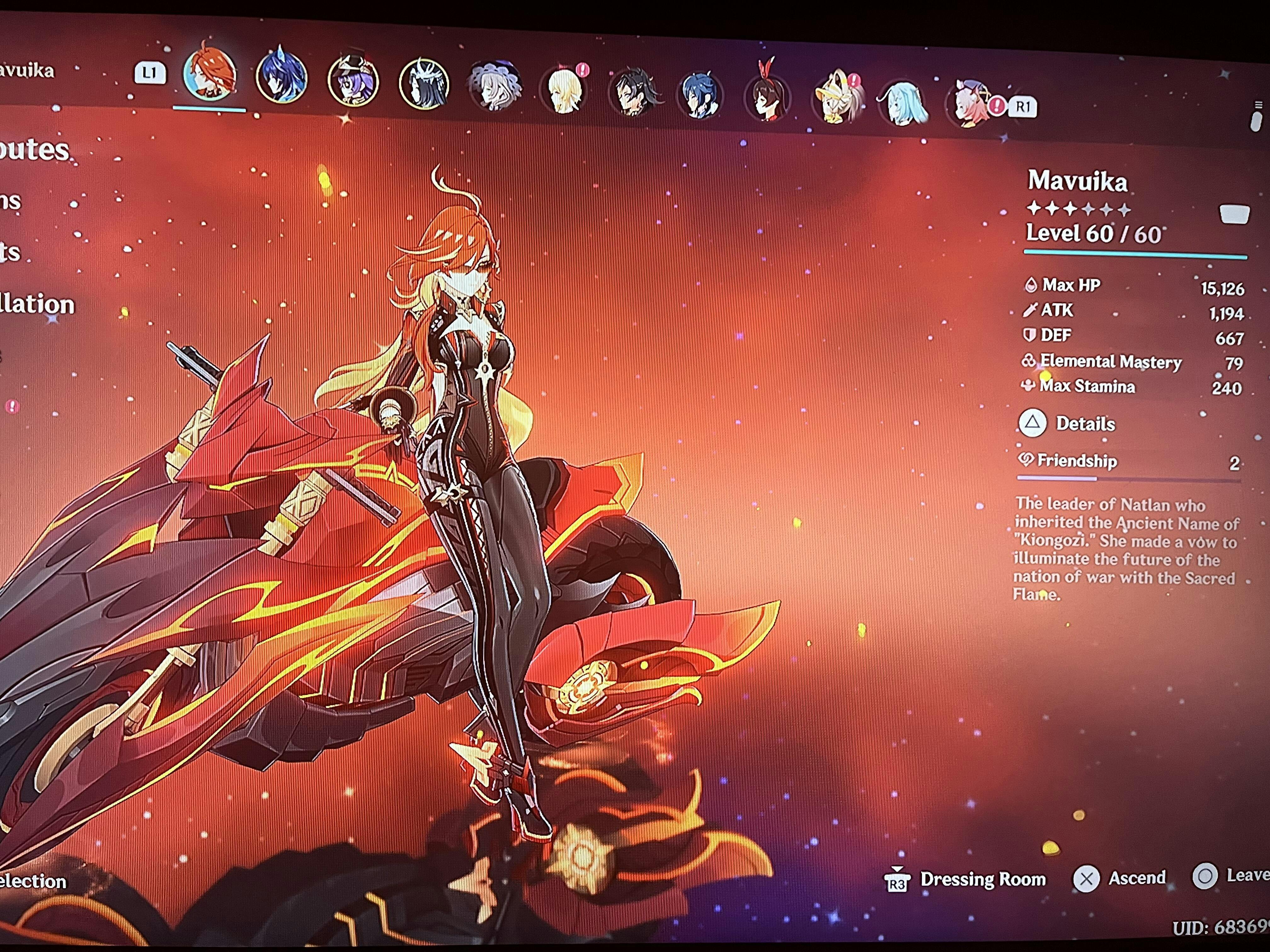This screenshot has height=952, width=1270.
Task: Open the Attributes section
Action: tap(34, 150)
